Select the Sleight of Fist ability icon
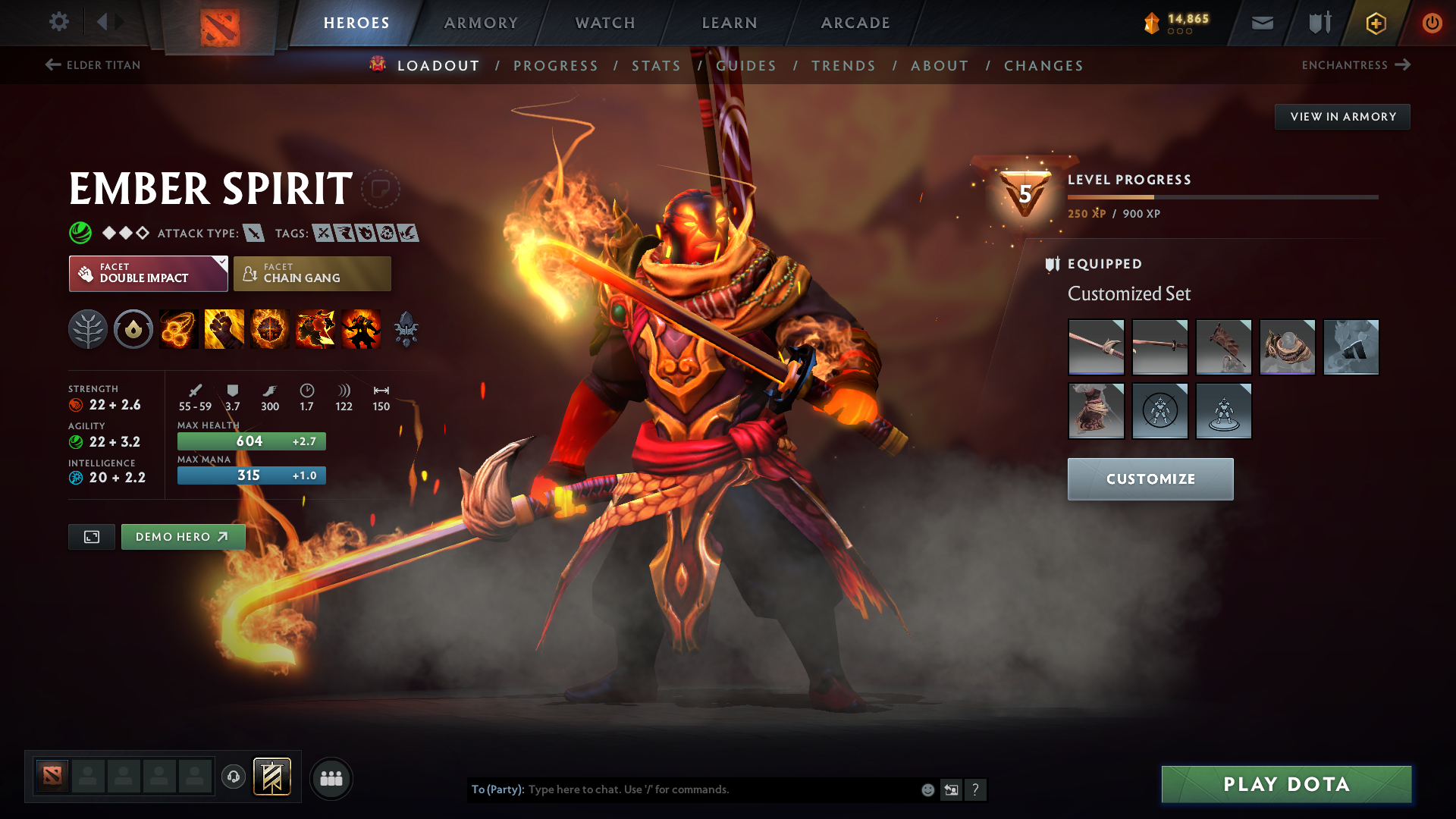Screen dimensions: 1456x819 (224, 328)
